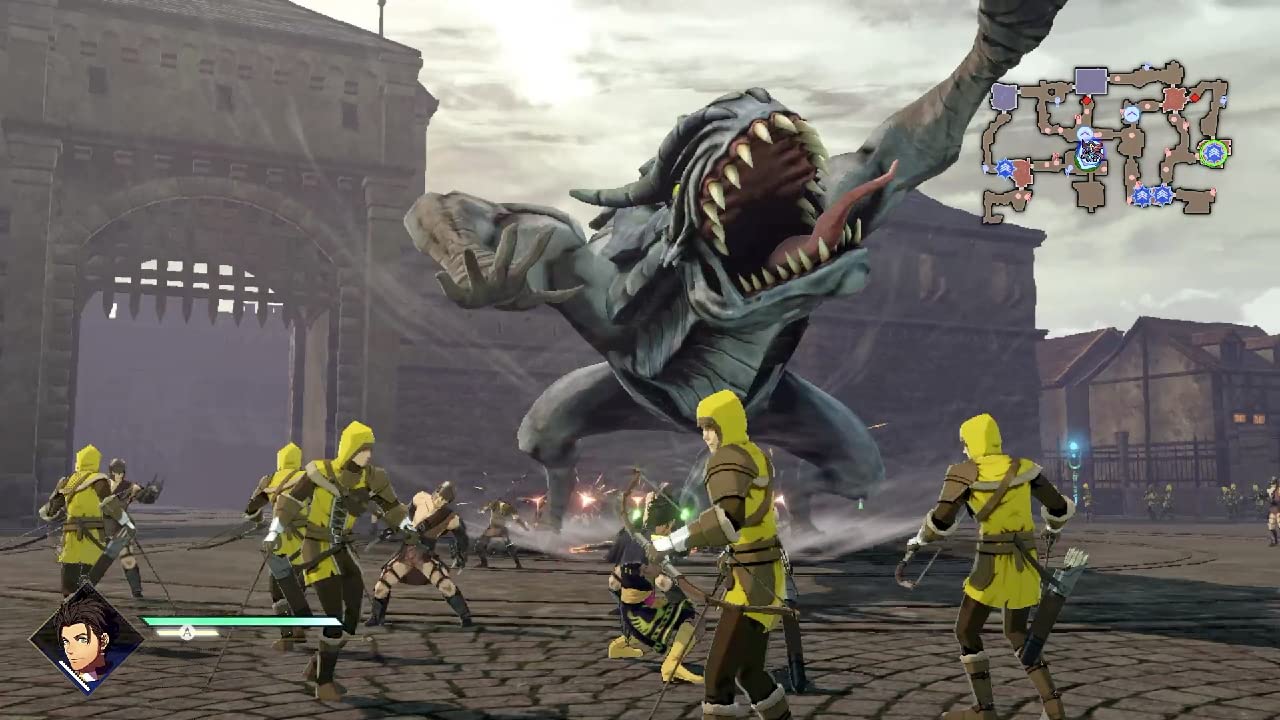Click the green-ringed stronghold icon on the minimap
The height and width of the screenshot is (720, 1280).
point(1214,152)
